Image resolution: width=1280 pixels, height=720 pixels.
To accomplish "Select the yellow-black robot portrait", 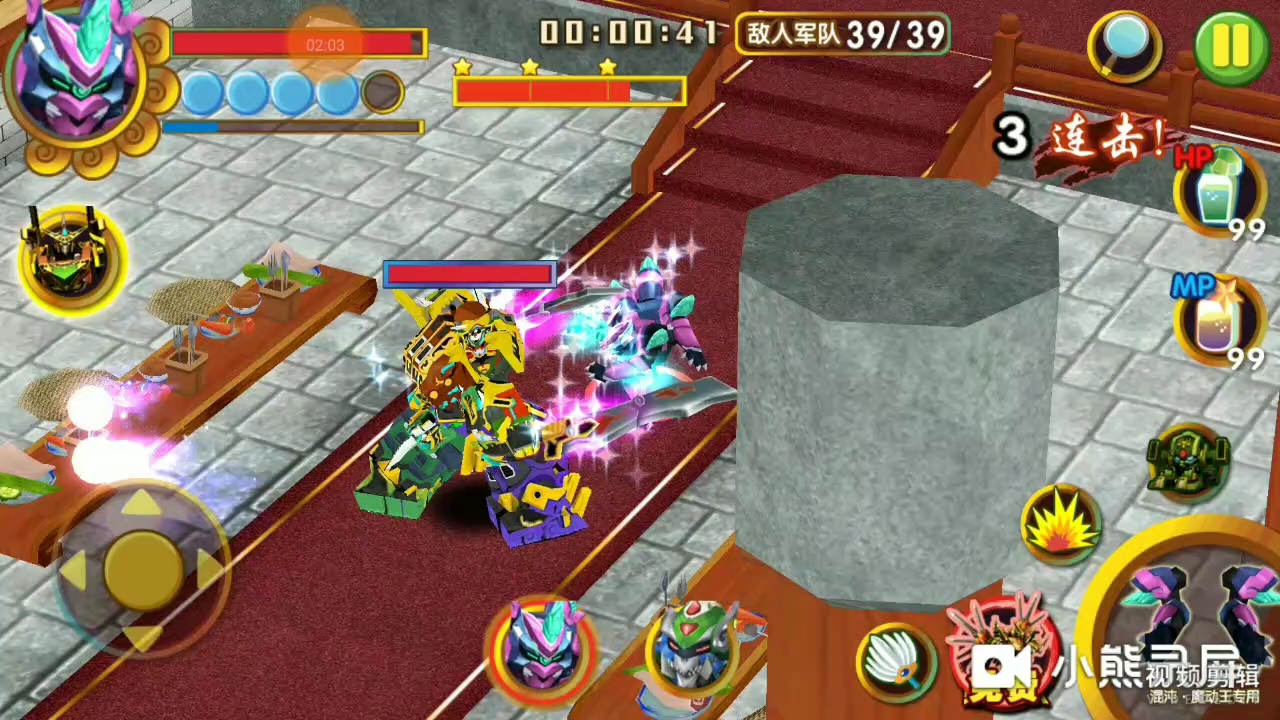I will click(72, 260).
